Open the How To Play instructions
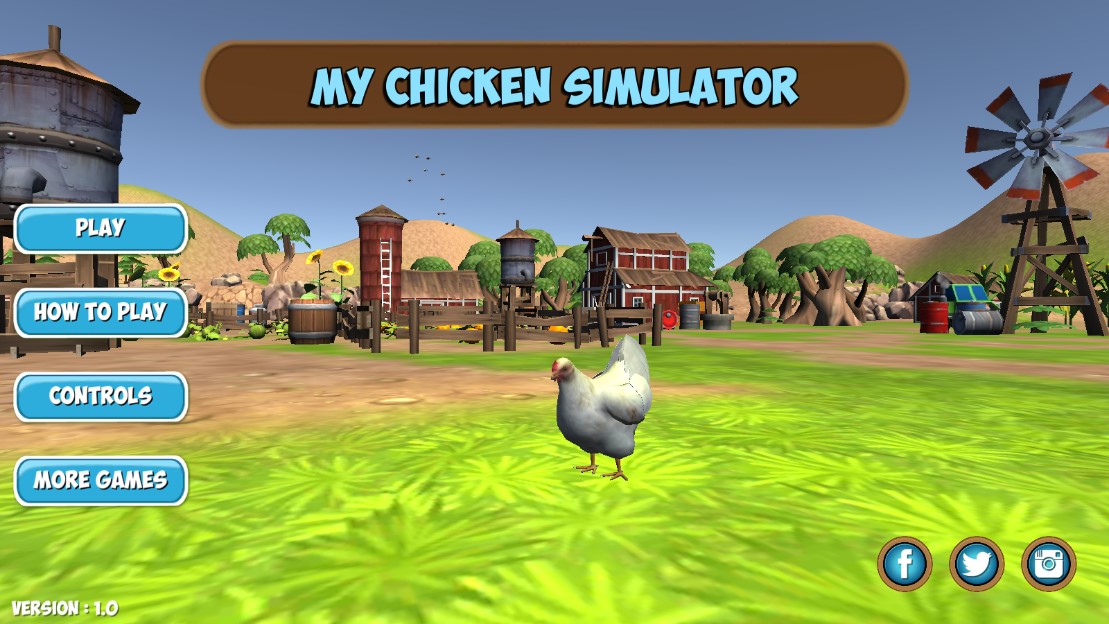The image size is (1109, 624). (100, 313)
